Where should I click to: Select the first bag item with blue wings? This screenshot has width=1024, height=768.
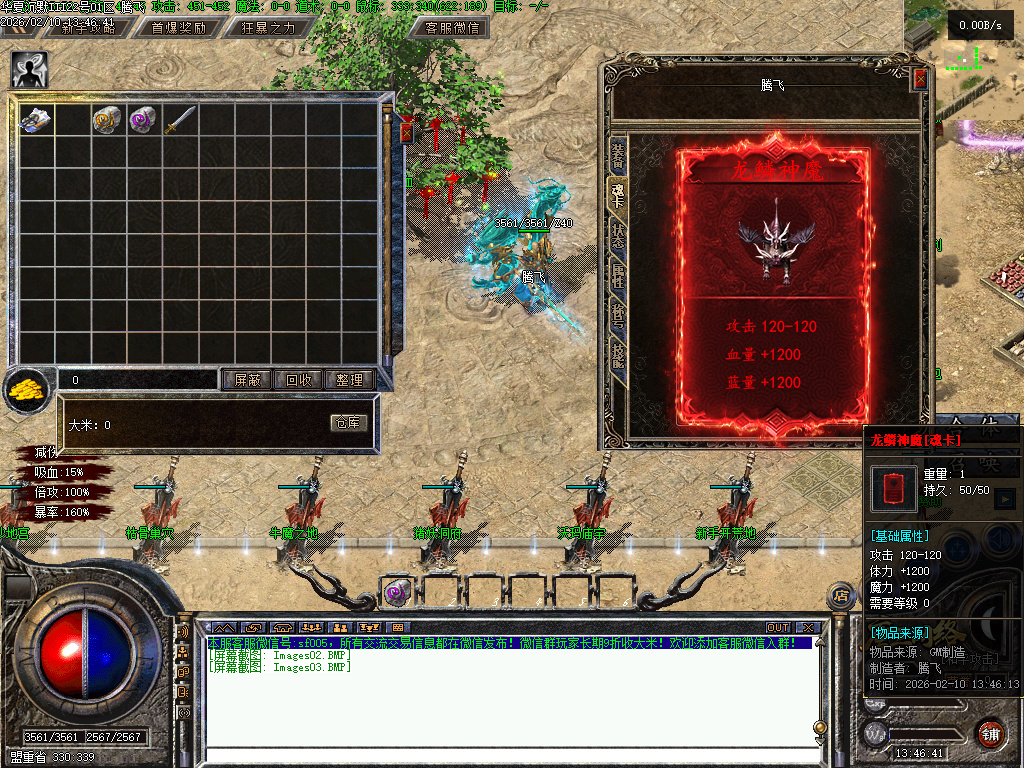(37, 120)
